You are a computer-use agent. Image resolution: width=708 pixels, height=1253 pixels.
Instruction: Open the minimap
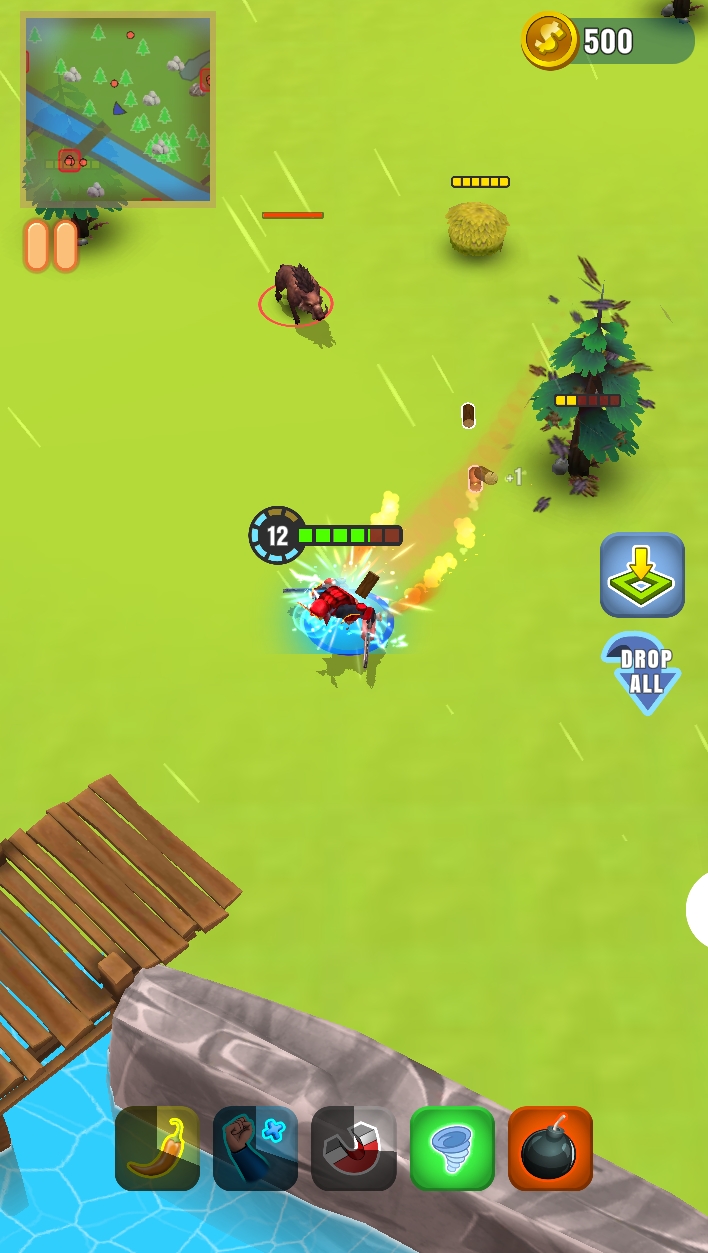117,109
